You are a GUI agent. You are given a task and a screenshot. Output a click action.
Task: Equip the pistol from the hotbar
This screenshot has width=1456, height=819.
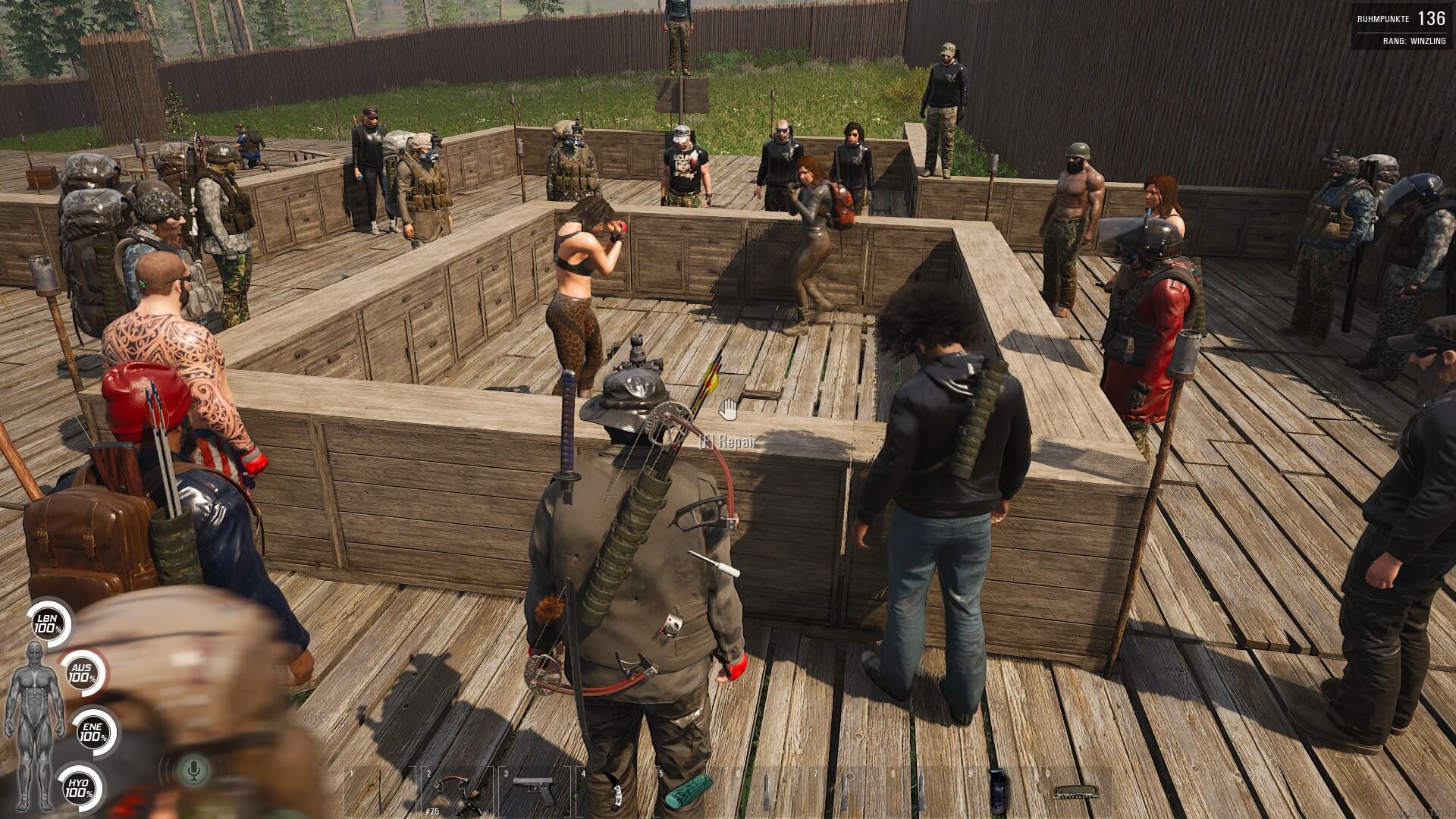pyautogui.click(x=534, y=792)
